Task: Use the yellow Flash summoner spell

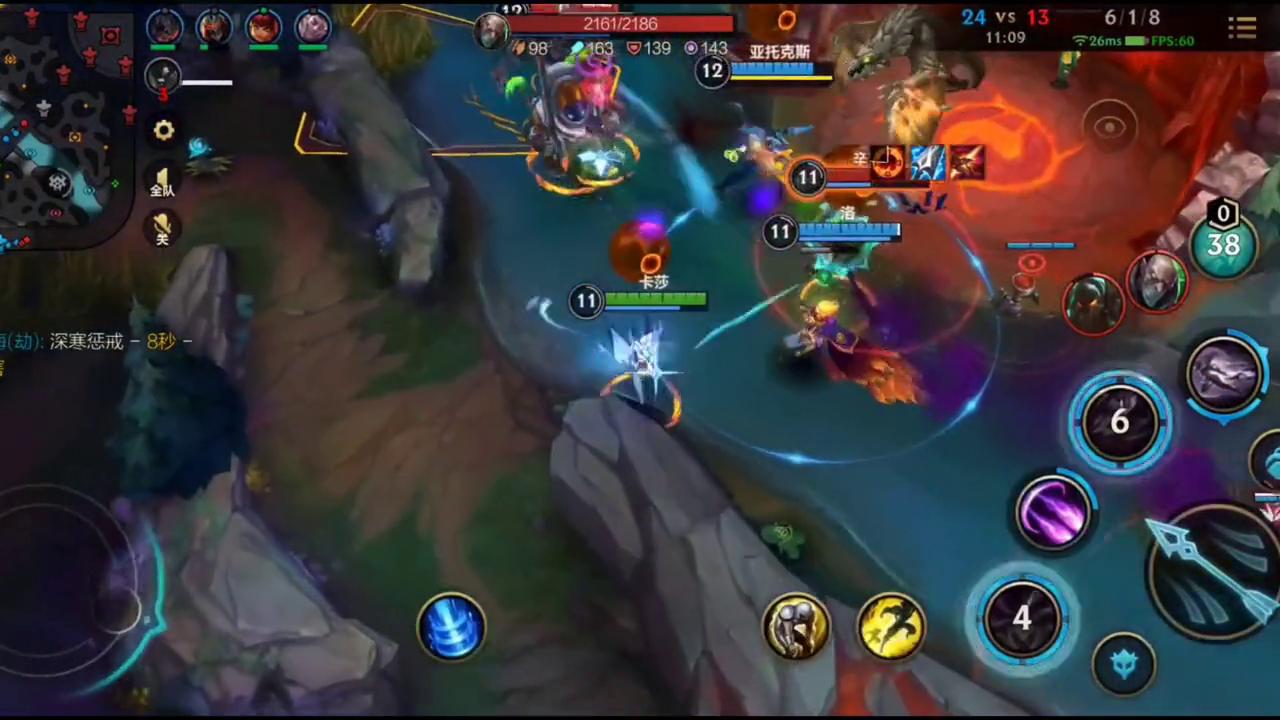Action: pyautogui.click(x=890, y=627)
